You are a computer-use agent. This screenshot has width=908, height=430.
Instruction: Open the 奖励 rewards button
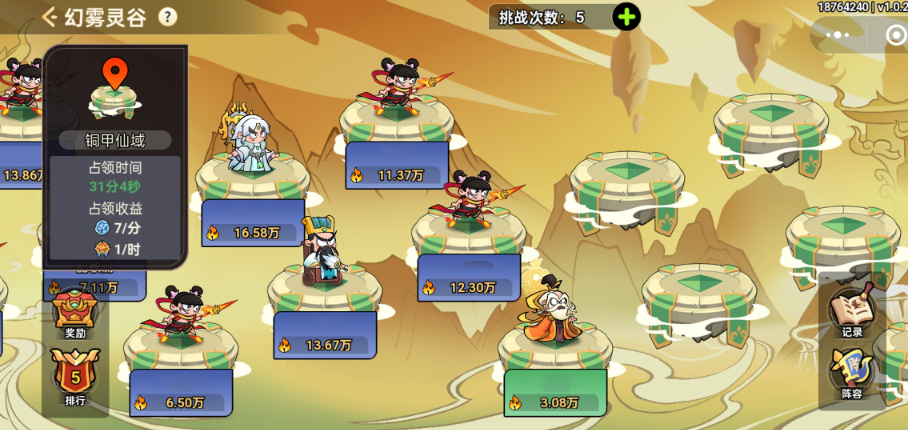(75, 315)
